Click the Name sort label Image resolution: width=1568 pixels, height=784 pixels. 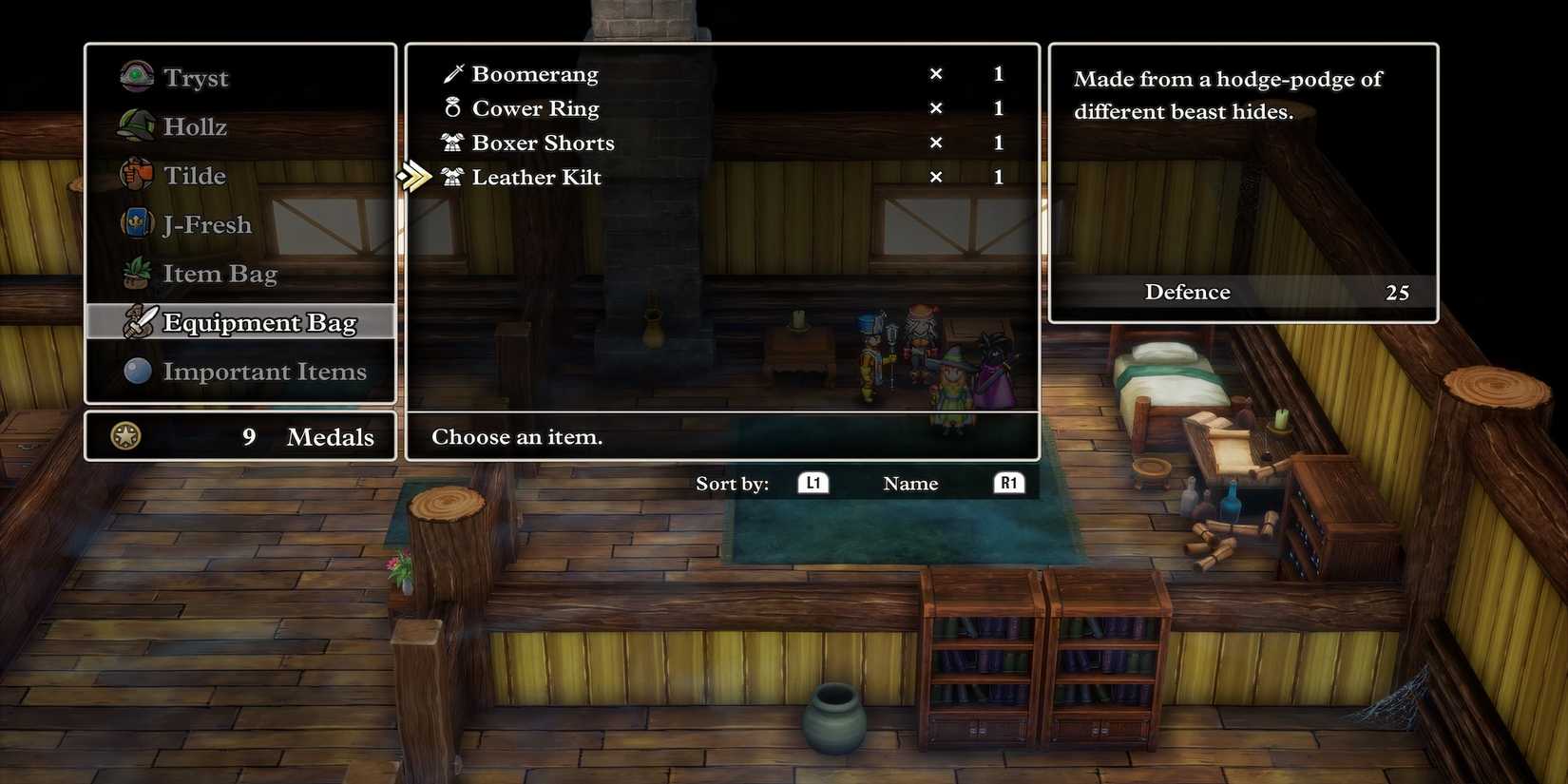tap(909, 483)
